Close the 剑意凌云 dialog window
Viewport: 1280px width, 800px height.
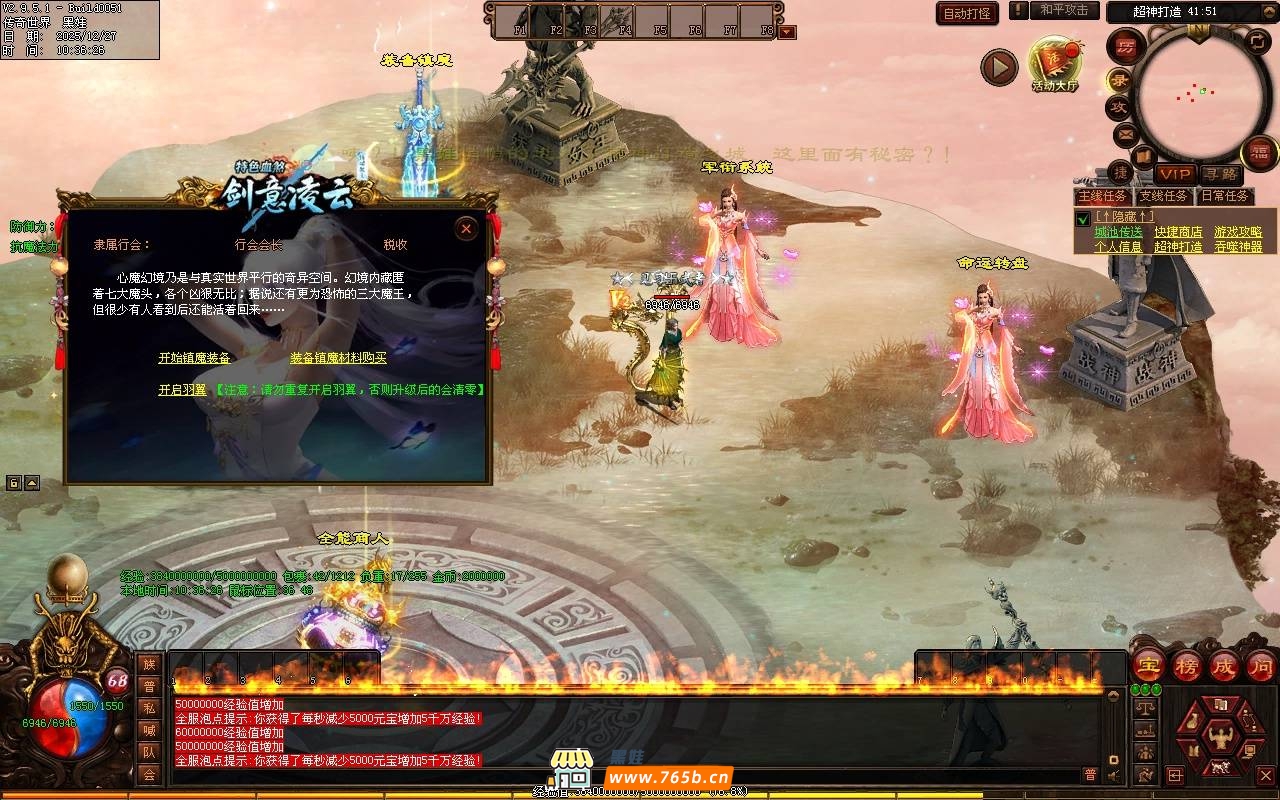click(x=466, y=229)
